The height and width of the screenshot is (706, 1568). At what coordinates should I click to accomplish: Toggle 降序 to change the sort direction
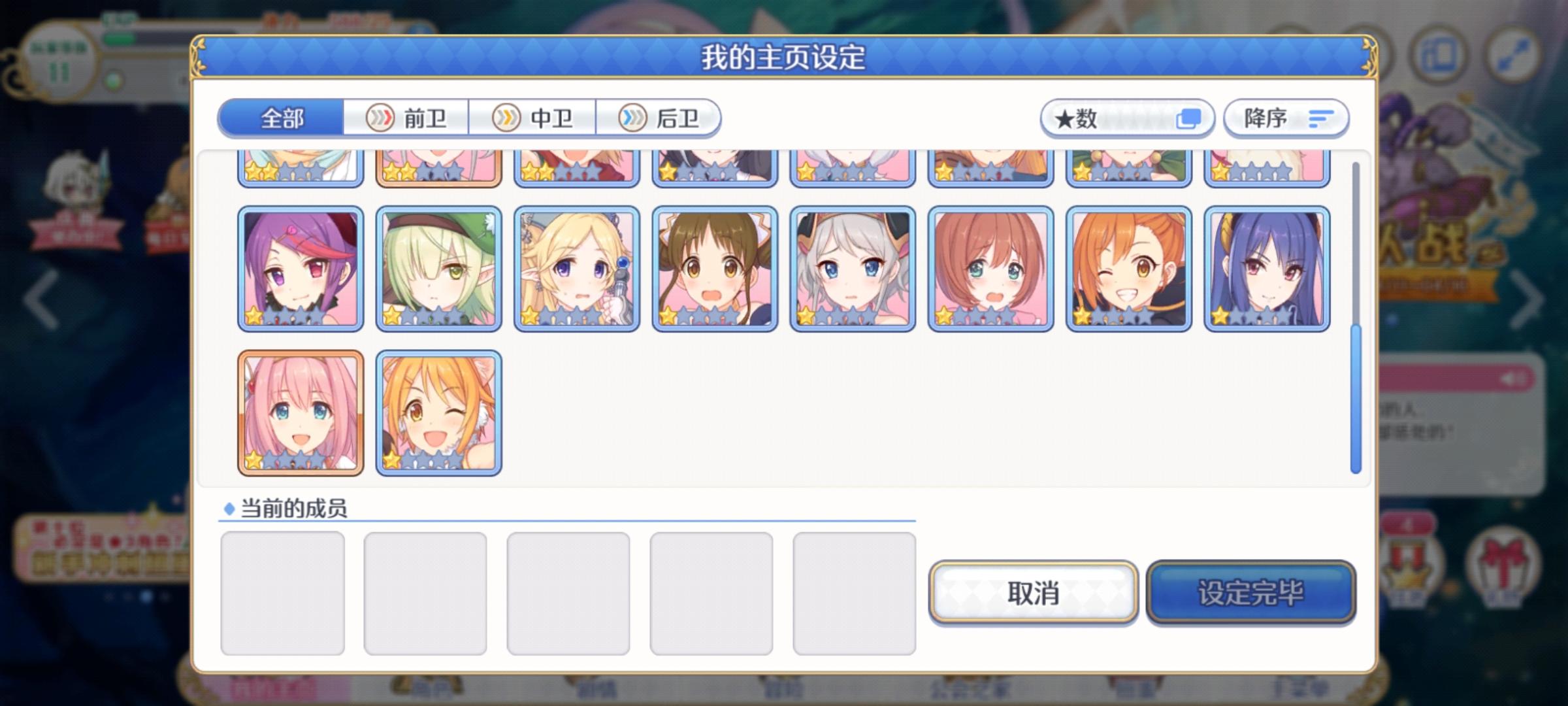tap(1286, 118)
